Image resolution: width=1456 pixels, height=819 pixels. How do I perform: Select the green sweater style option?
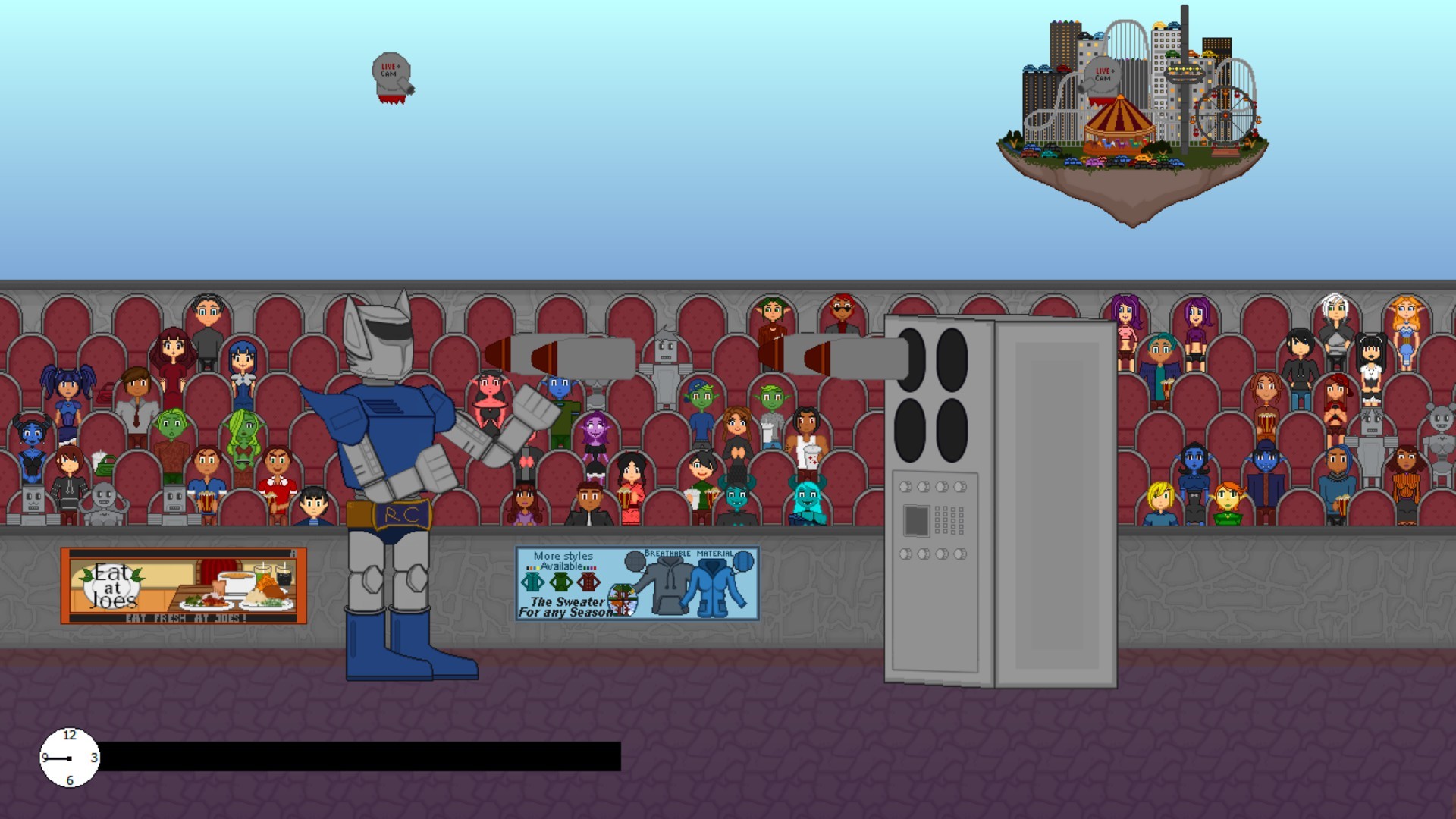560,581
